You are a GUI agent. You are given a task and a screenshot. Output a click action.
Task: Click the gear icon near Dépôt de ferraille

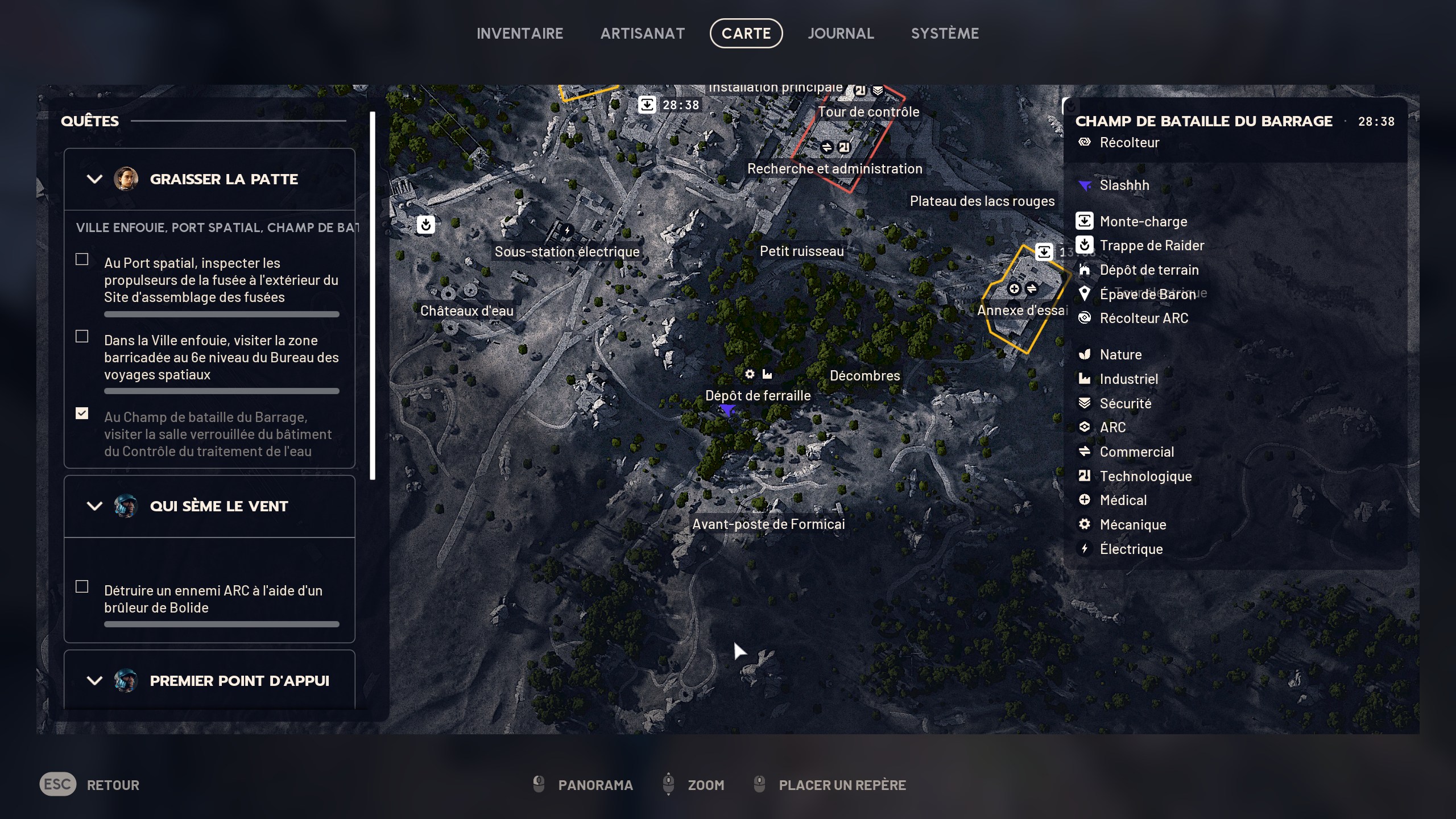pyautogui.click(x=750, y=374)
